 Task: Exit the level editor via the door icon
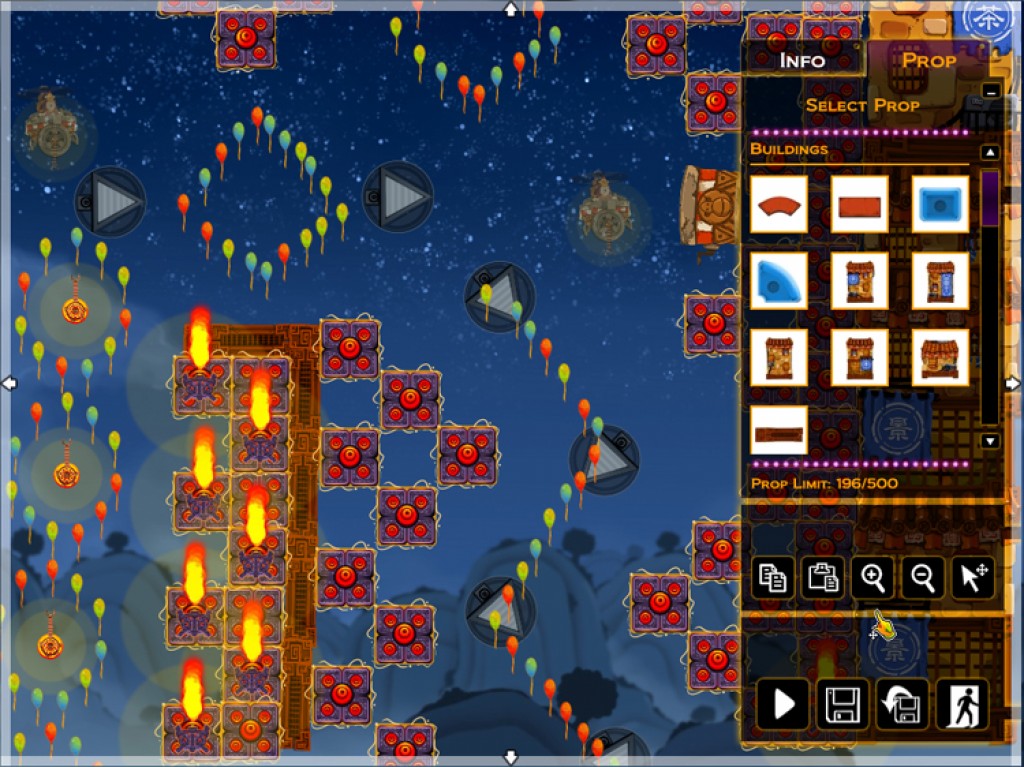[962, 705]
